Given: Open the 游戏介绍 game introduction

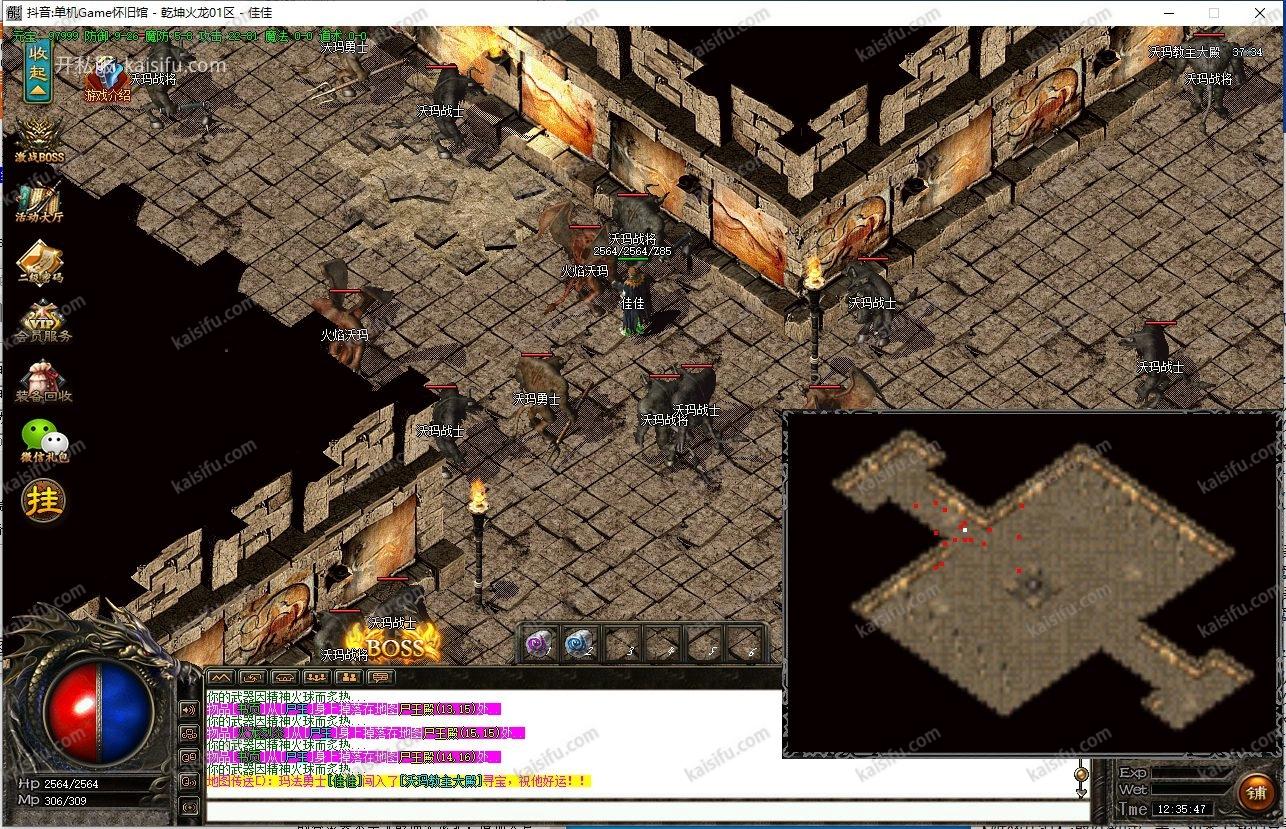Looking at the screenshot, I should 107,83.
